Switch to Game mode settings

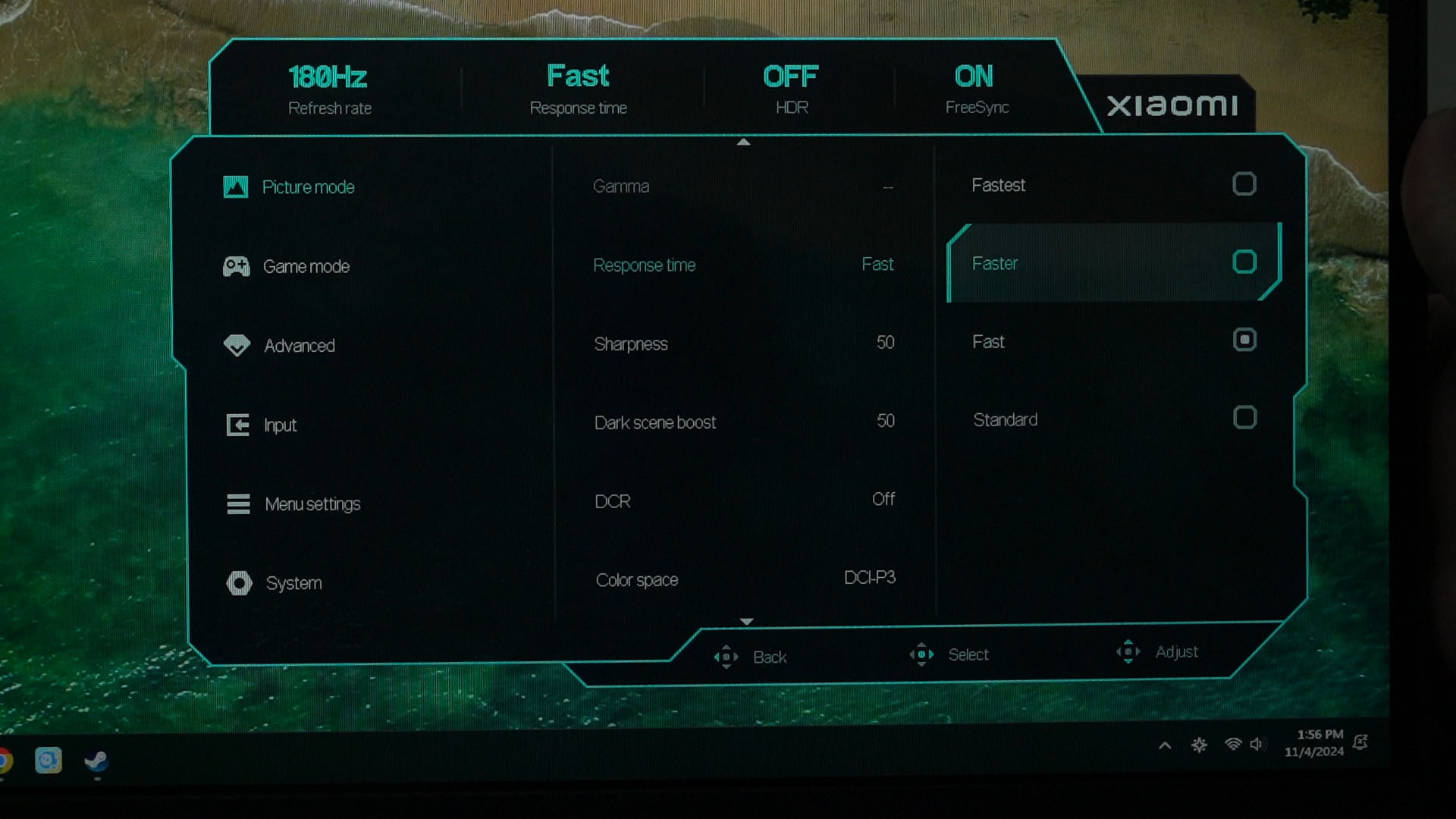coord(306,267)
